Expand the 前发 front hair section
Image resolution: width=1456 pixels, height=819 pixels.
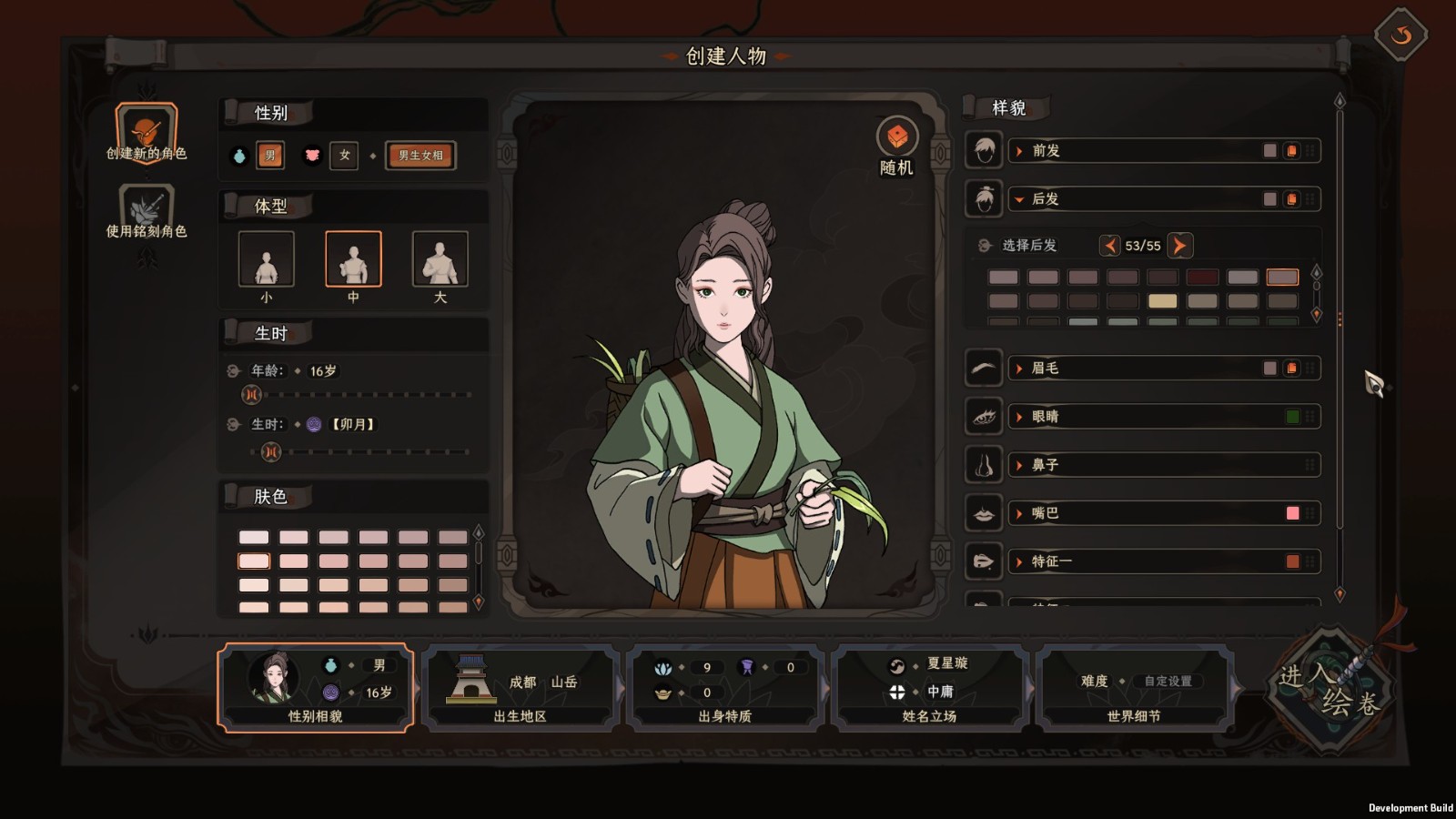click(1137, 151)
